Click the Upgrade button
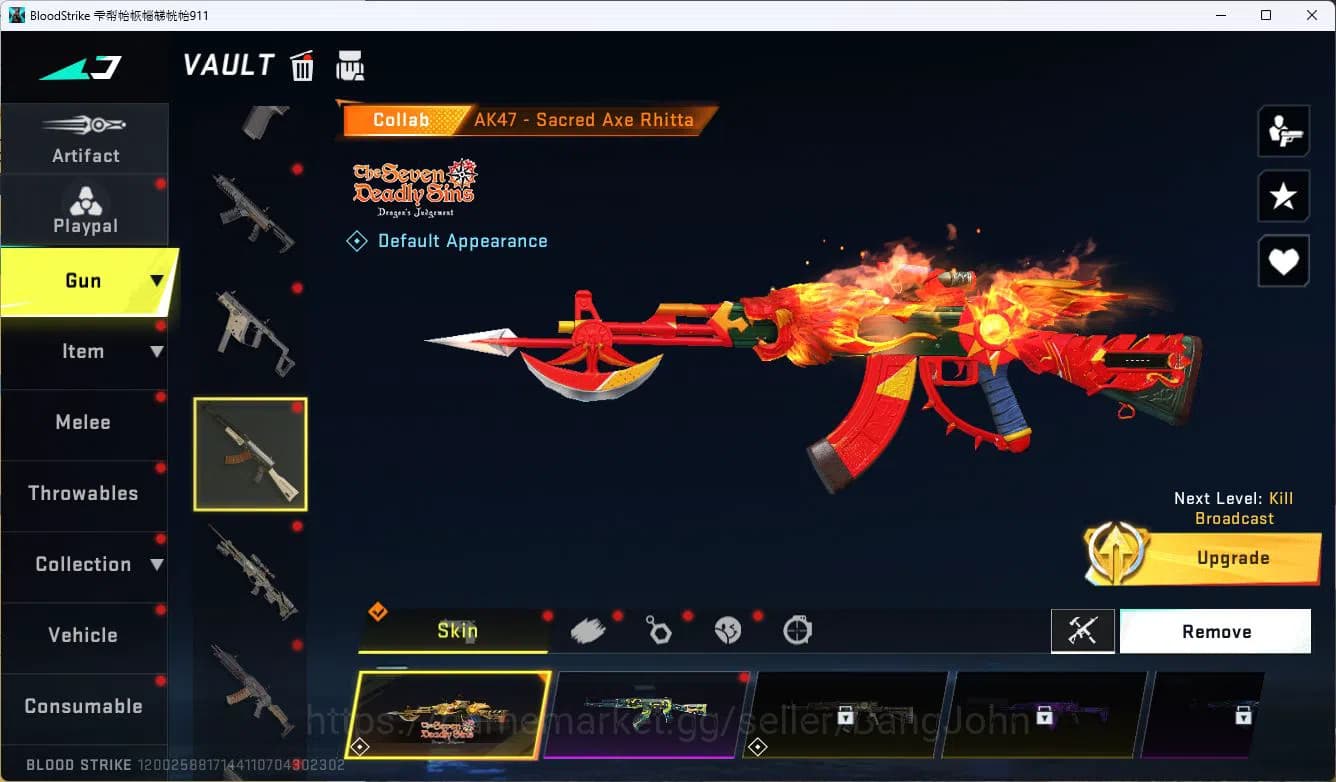Viewport: 1336px width, 782px height. click(x=1233, y=558)
